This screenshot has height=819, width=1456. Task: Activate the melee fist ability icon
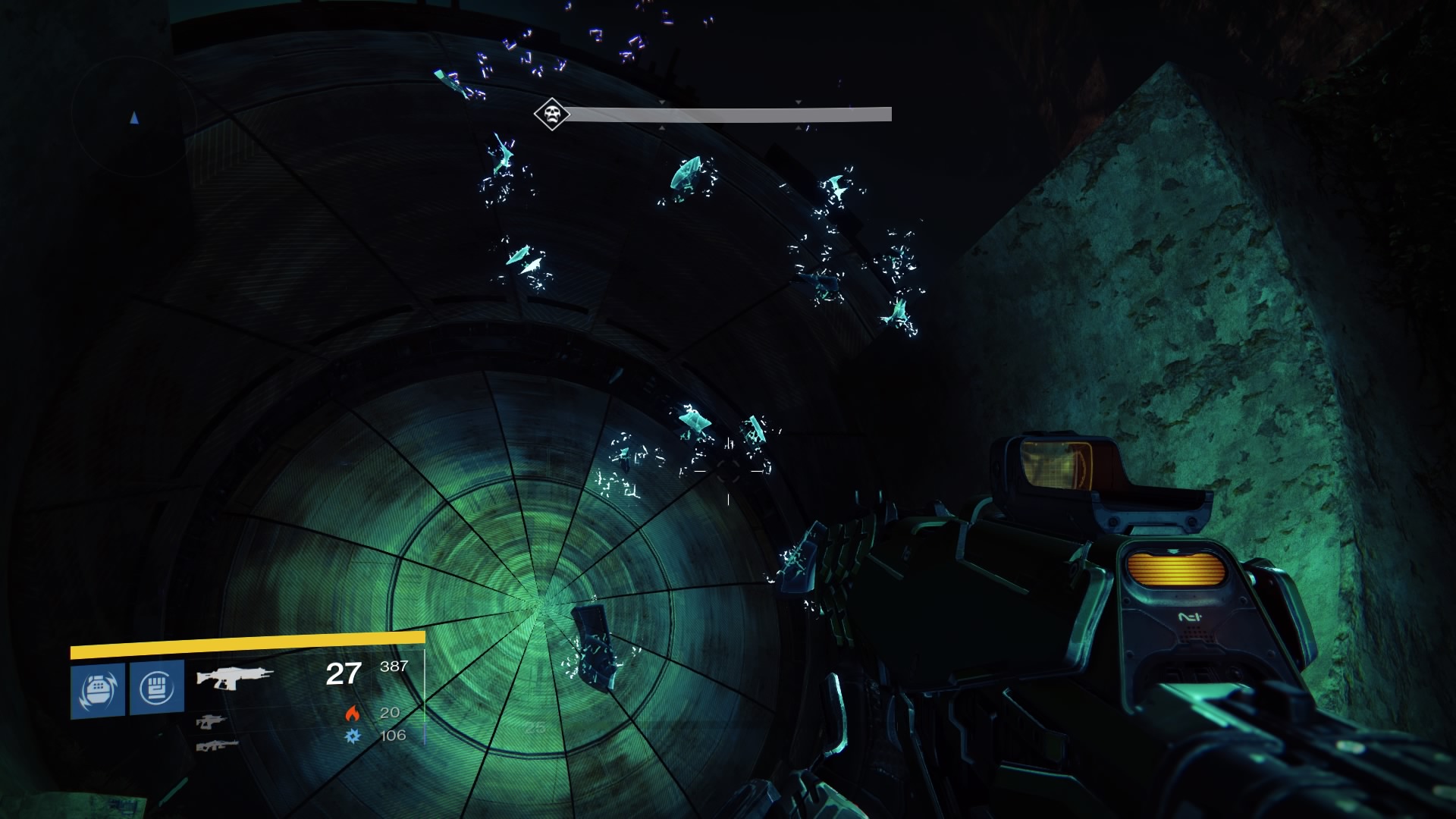[157, 687]
